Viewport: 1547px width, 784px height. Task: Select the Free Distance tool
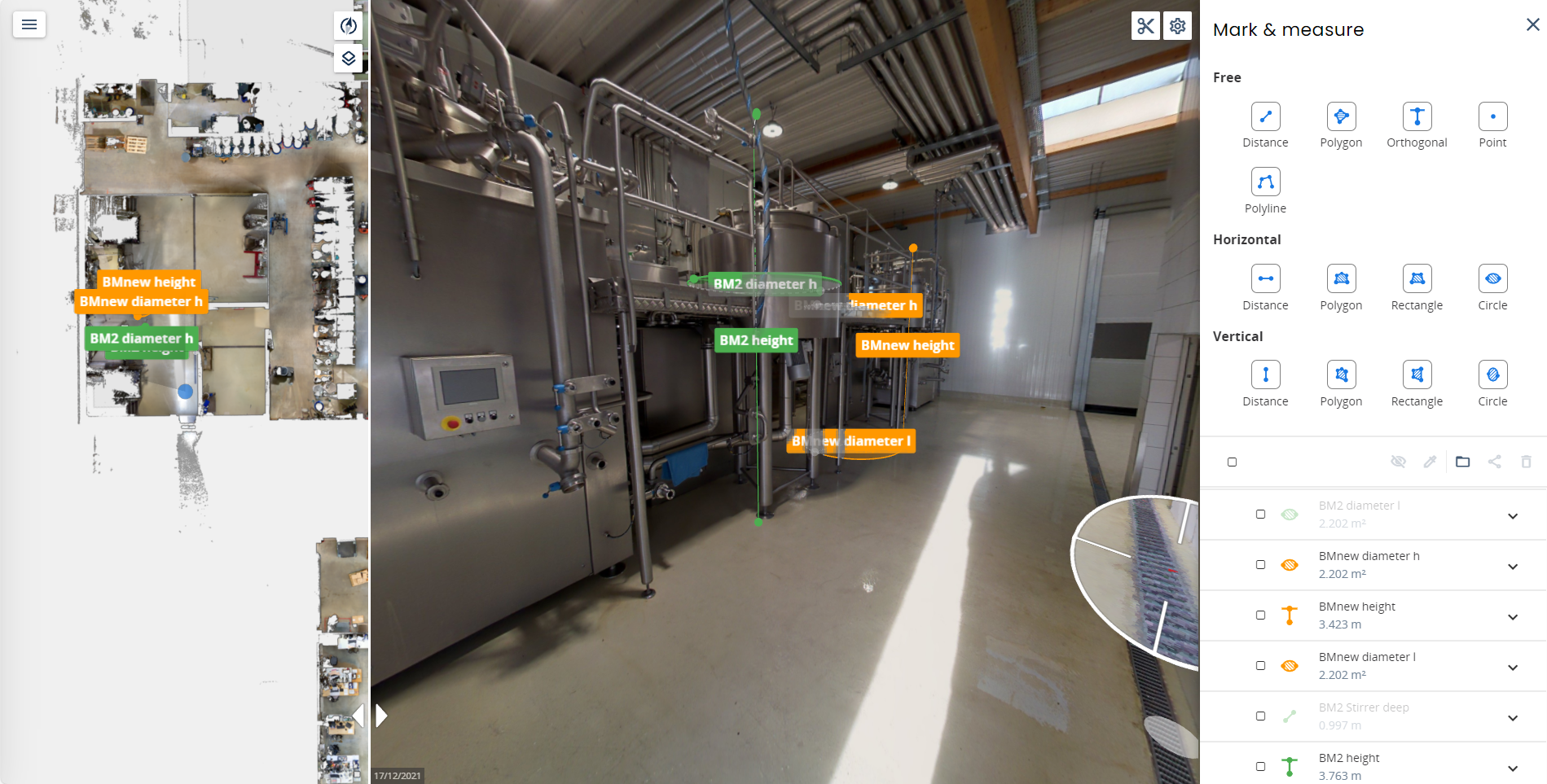pyautogui.click(x=1265, y=116)
